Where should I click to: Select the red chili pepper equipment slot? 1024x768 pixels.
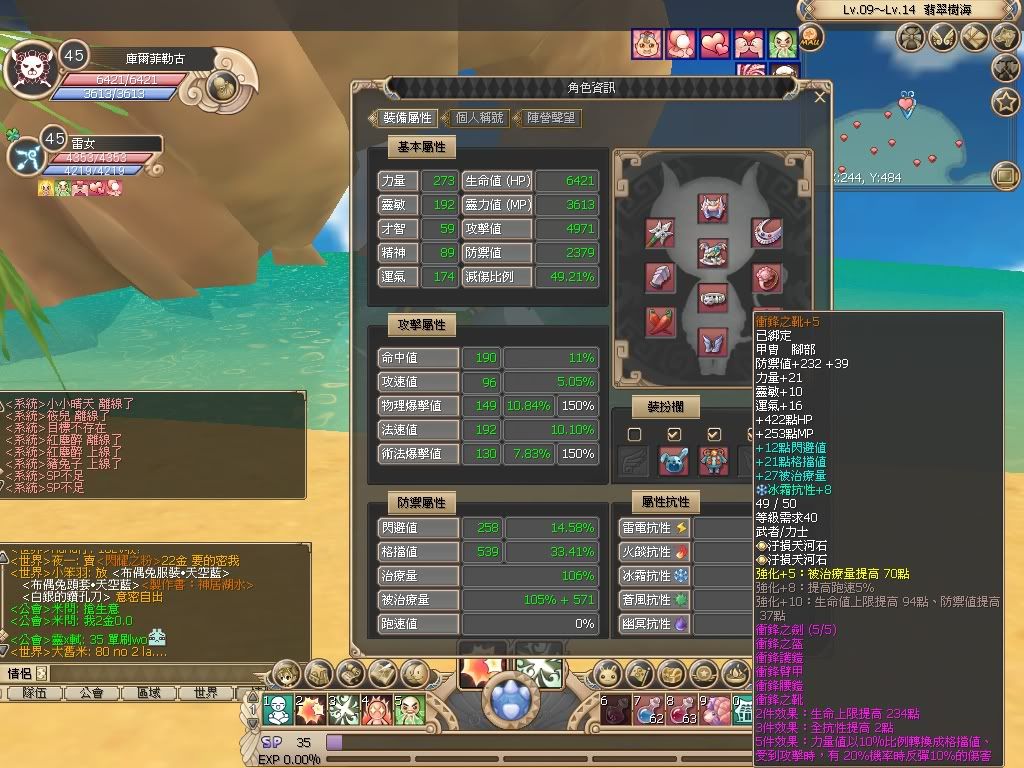click(x=660, y=322)
